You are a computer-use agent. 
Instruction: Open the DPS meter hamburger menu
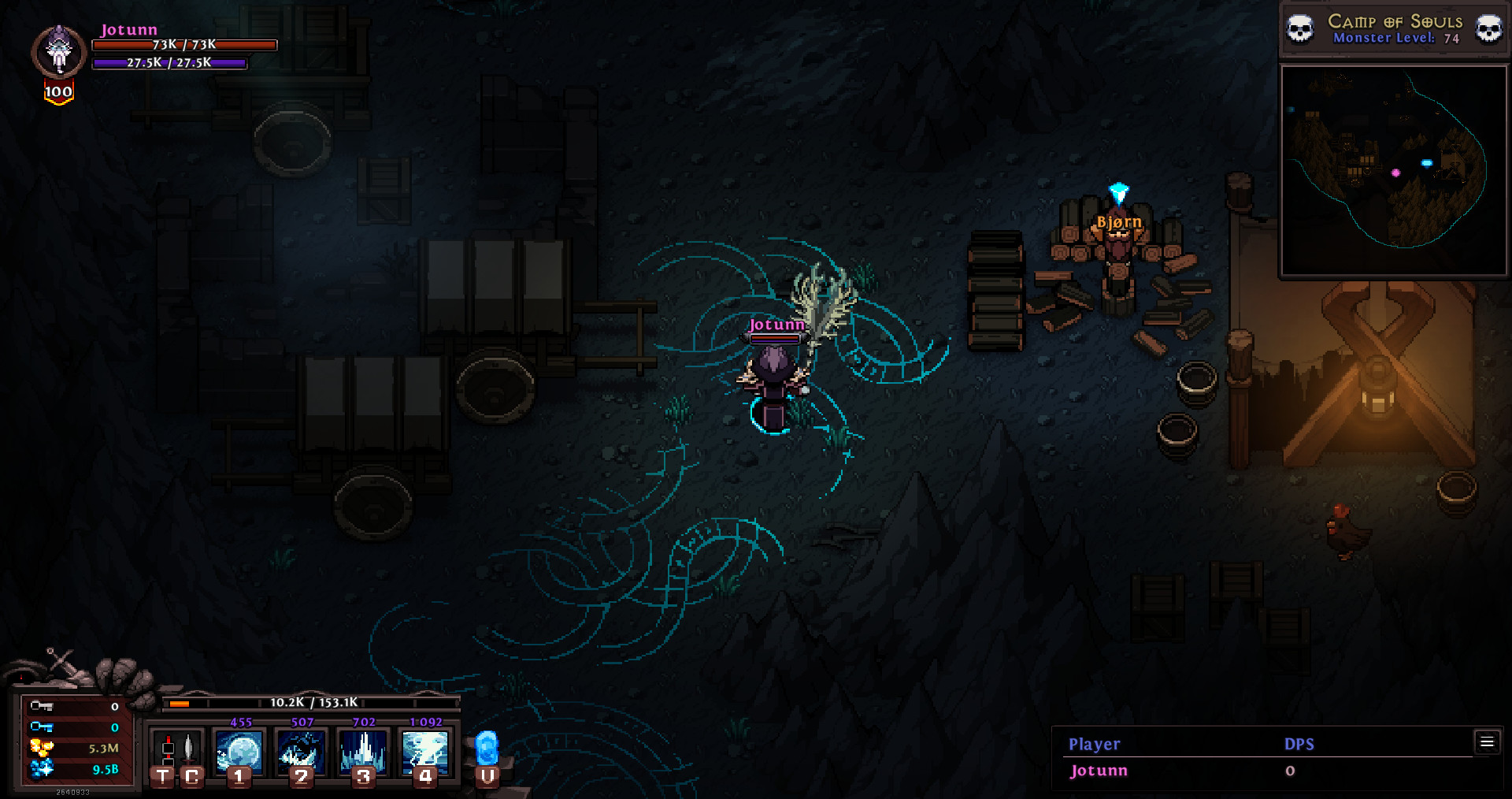[1487, 741]
